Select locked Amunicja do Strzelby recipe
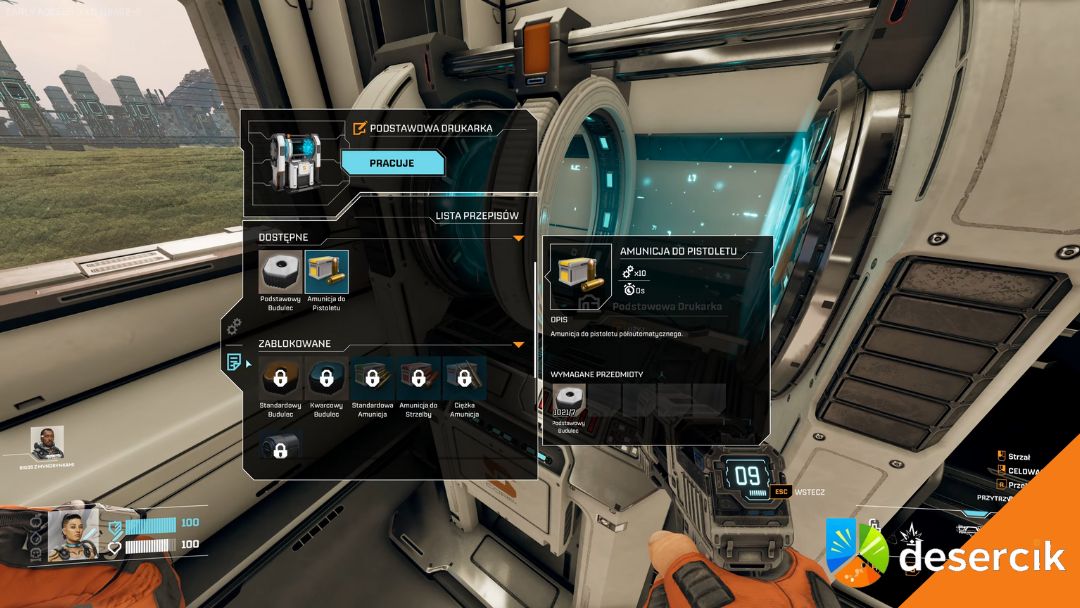This screenshot has height=608, width=1080. (x=418, y=379)
